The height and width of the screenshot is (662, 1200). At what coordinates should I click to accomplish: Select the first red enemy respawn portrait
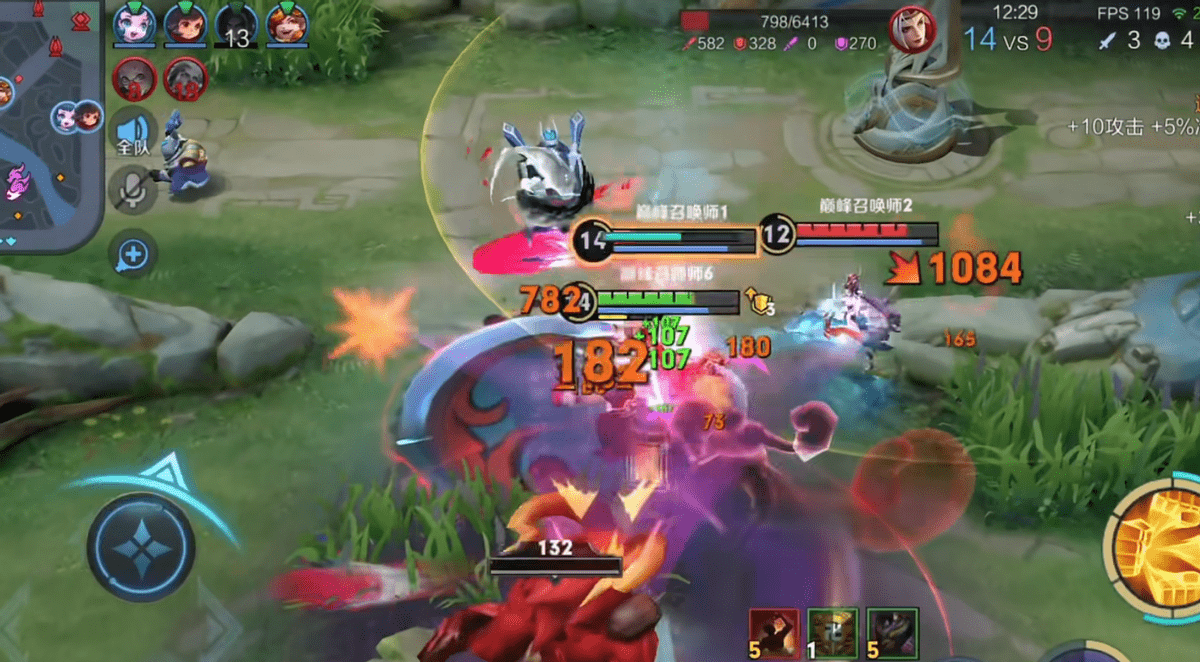click(x=133, y=76)
